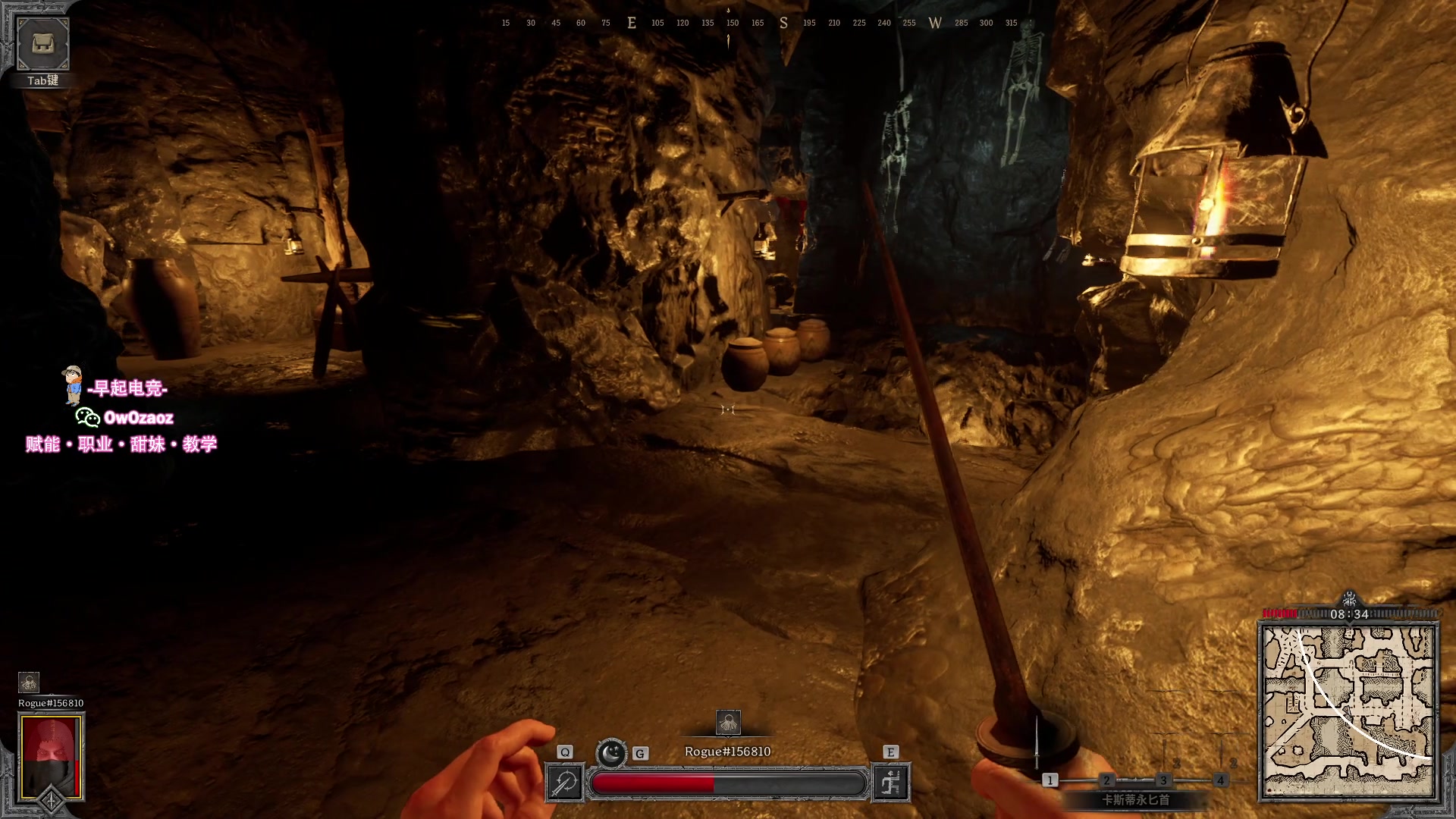
Task: Choose weapon slot 4
Action: tap(1220, 780)
